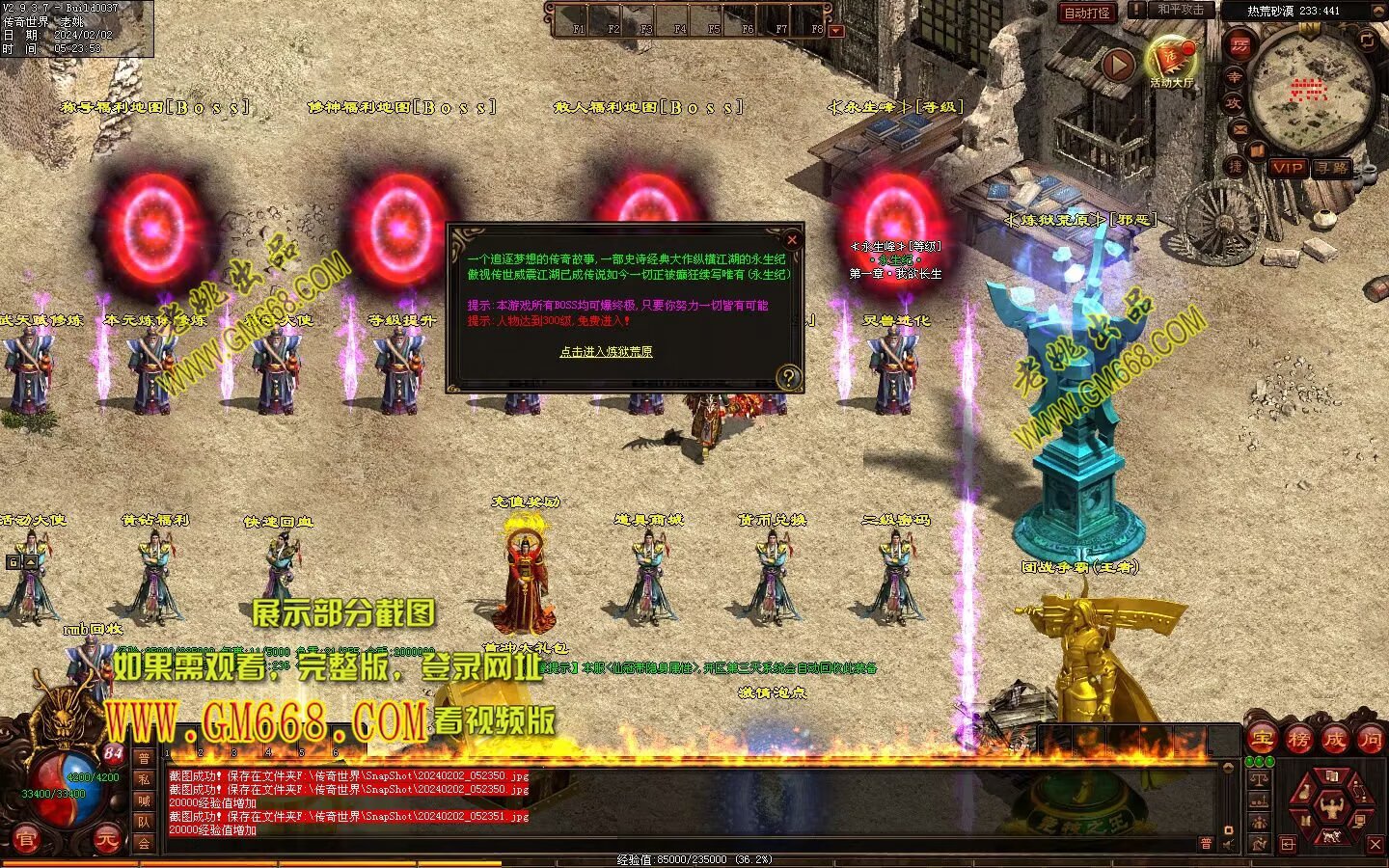The image size is (1389, 868).
Task: Open the VIP panel
Action: (1287, 168)
